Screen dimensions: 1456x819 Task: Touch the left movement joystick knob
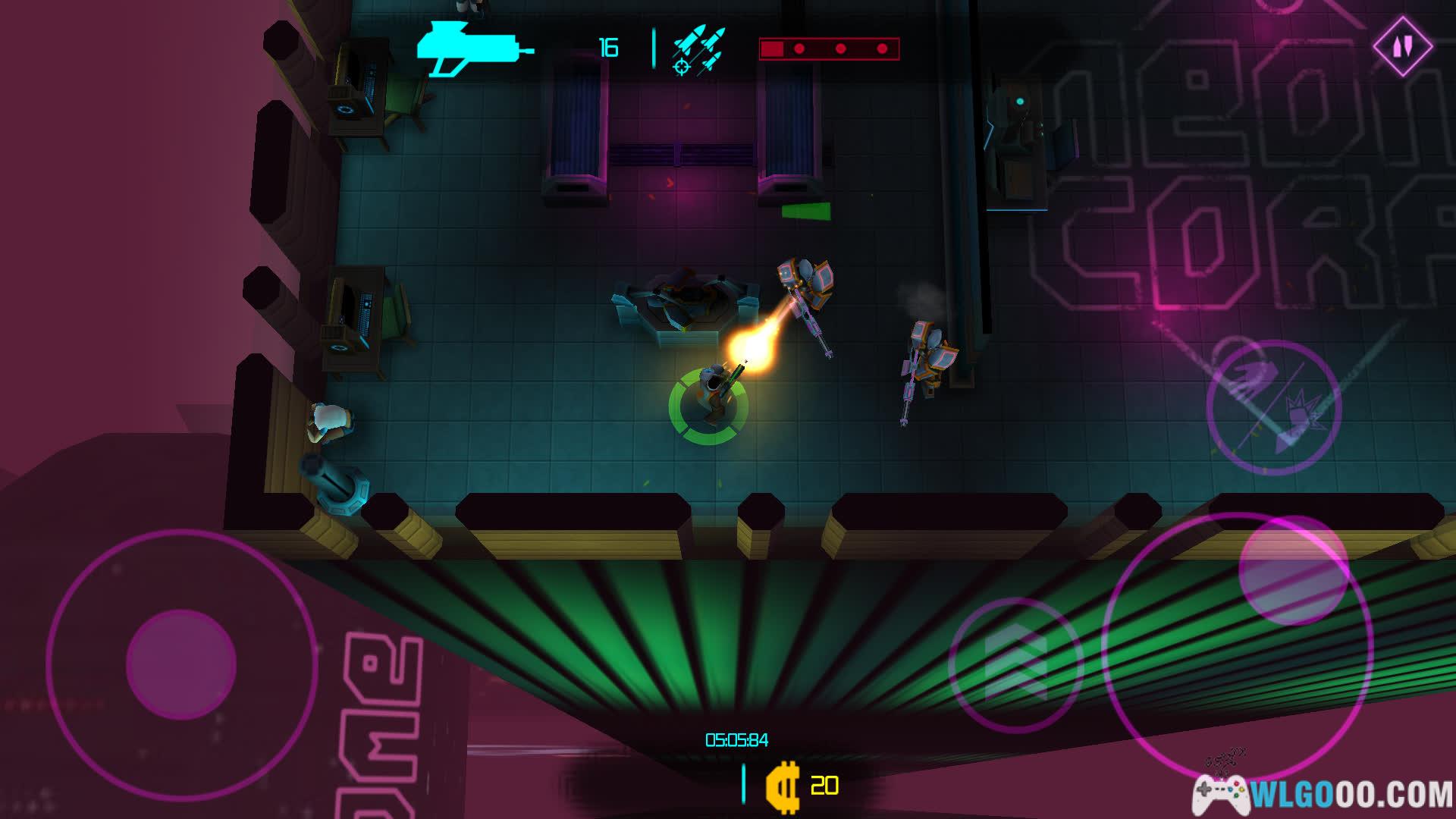click(181, 664)
